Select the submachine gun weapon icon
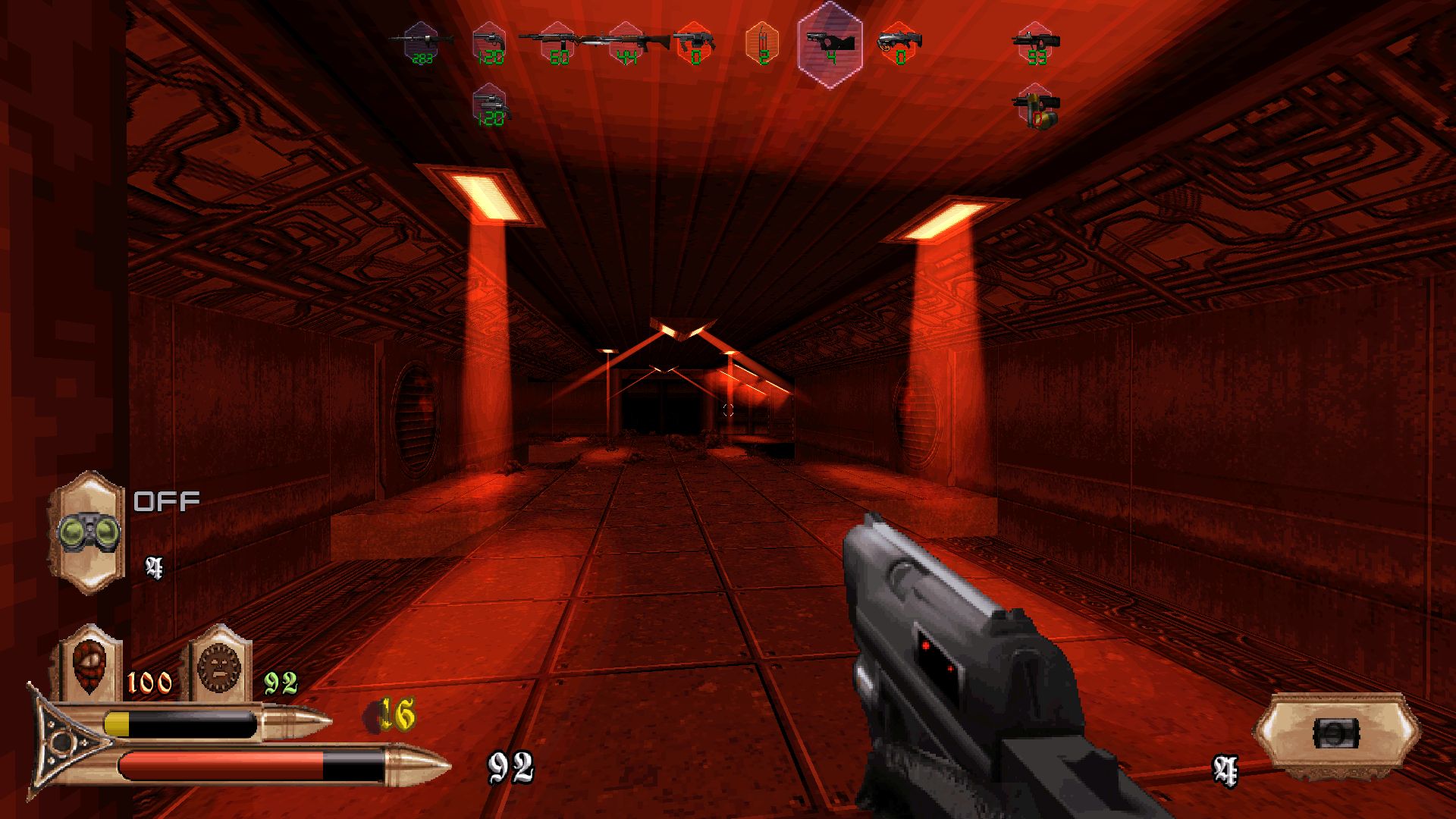 [1036, 43]
